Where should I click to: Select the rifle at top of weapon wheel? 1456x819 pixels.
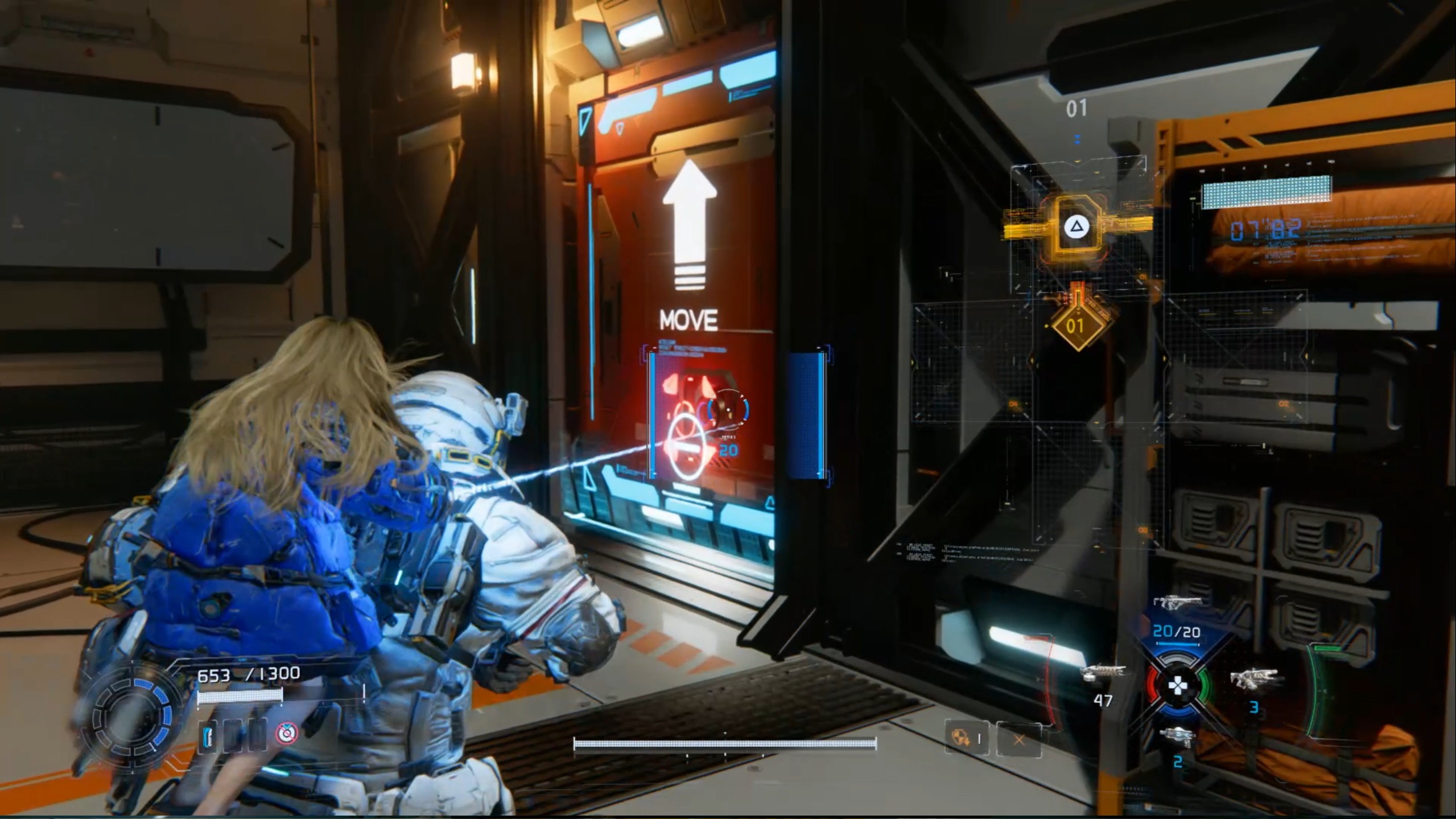pos(1178,602)
